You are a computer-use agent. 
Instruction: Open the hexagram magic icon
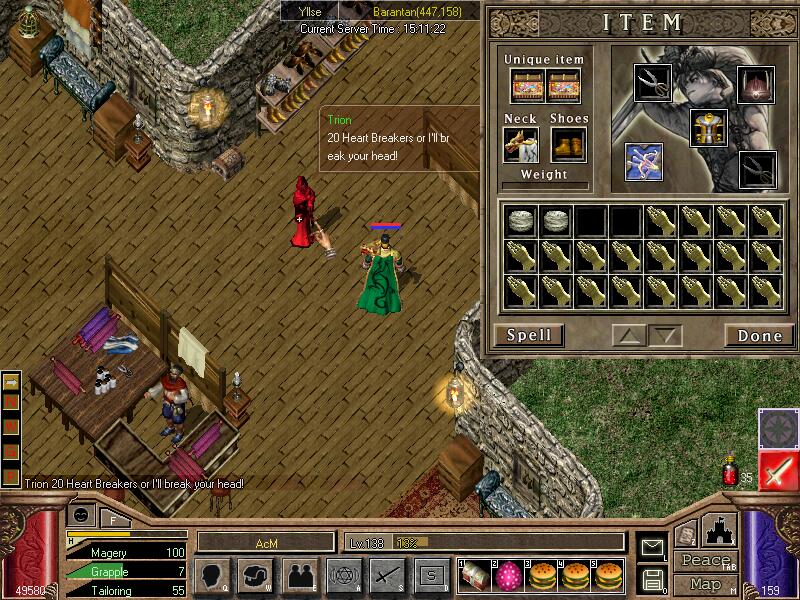[343, 575]
